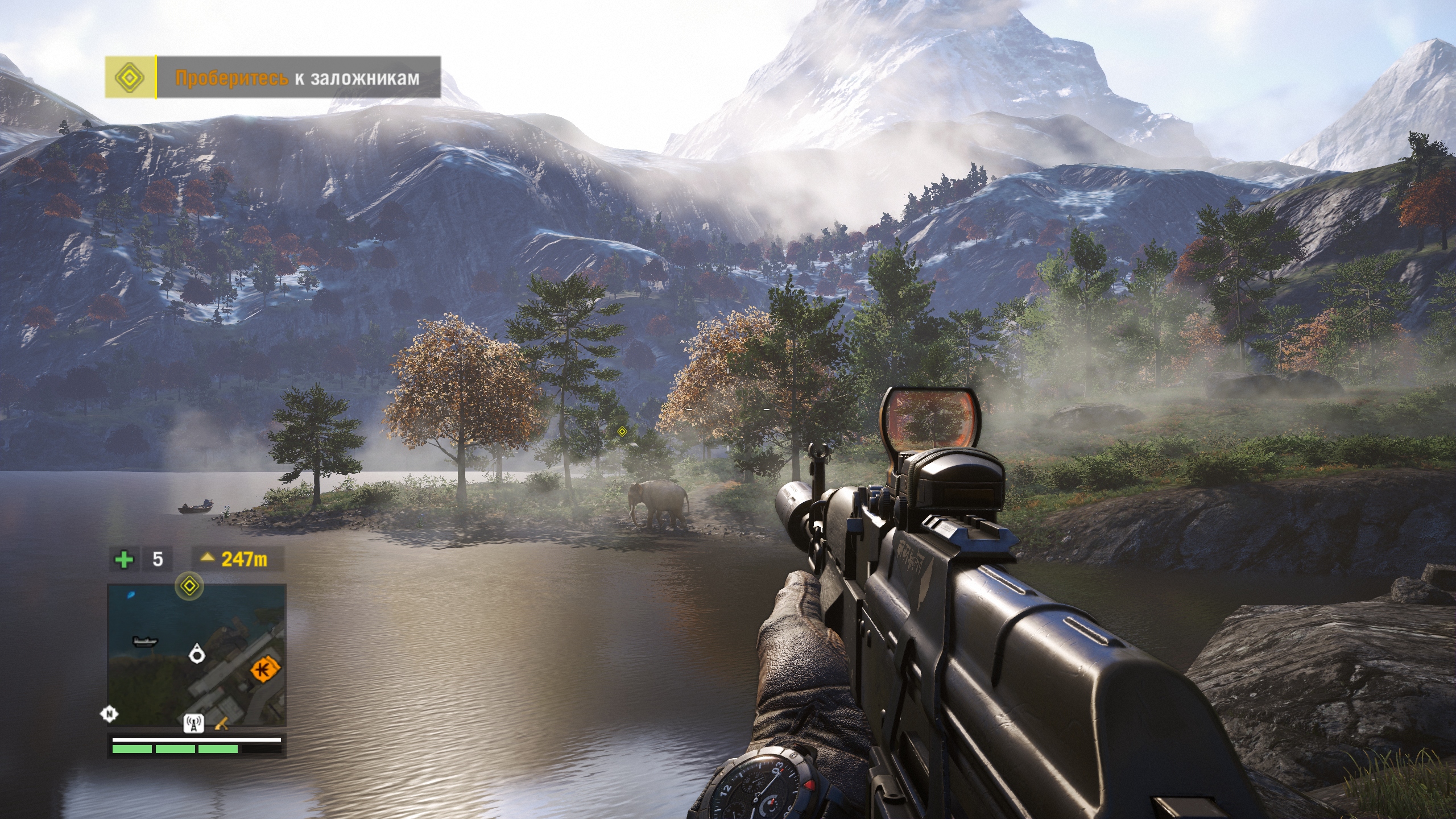Select the "Проберитесь к заложникам" objective text
This screenshot has height=819, width=1456.
(297, 78)
